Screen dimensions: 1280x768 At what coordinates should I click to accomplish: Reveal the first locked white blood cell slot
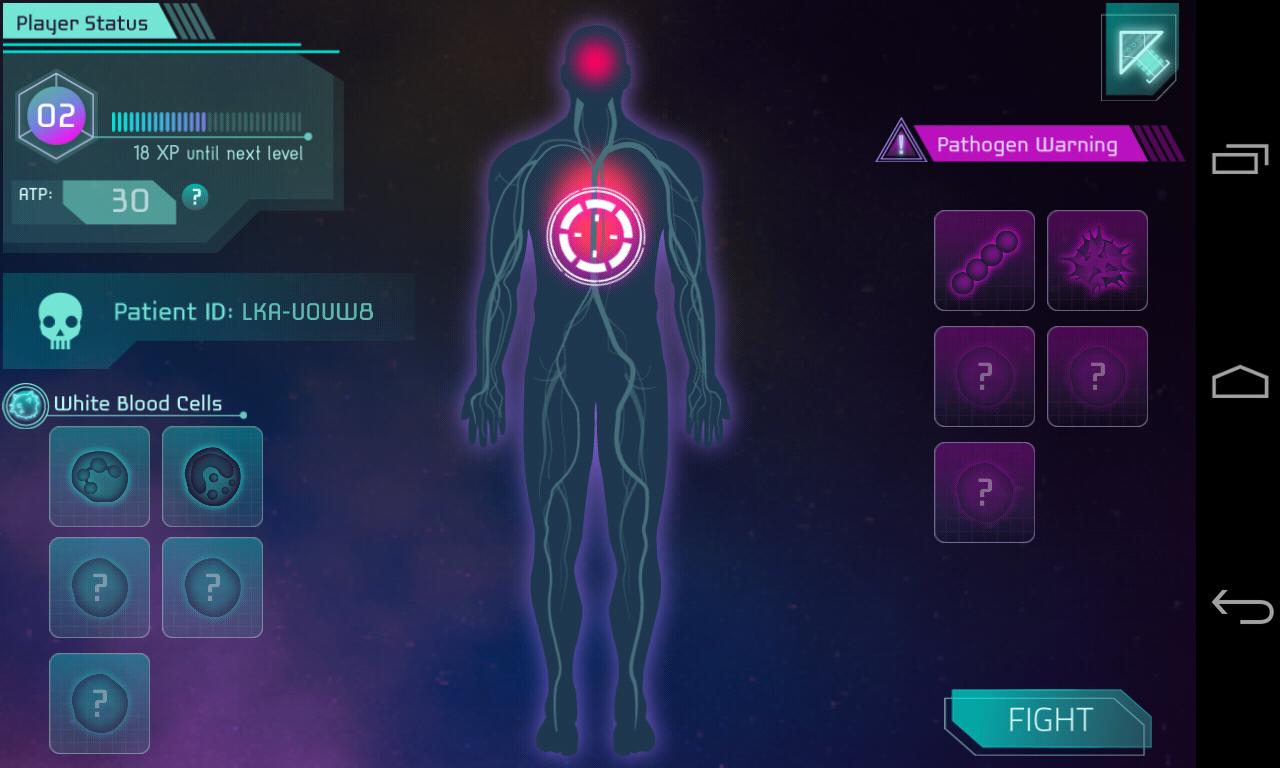pos(99,587)
